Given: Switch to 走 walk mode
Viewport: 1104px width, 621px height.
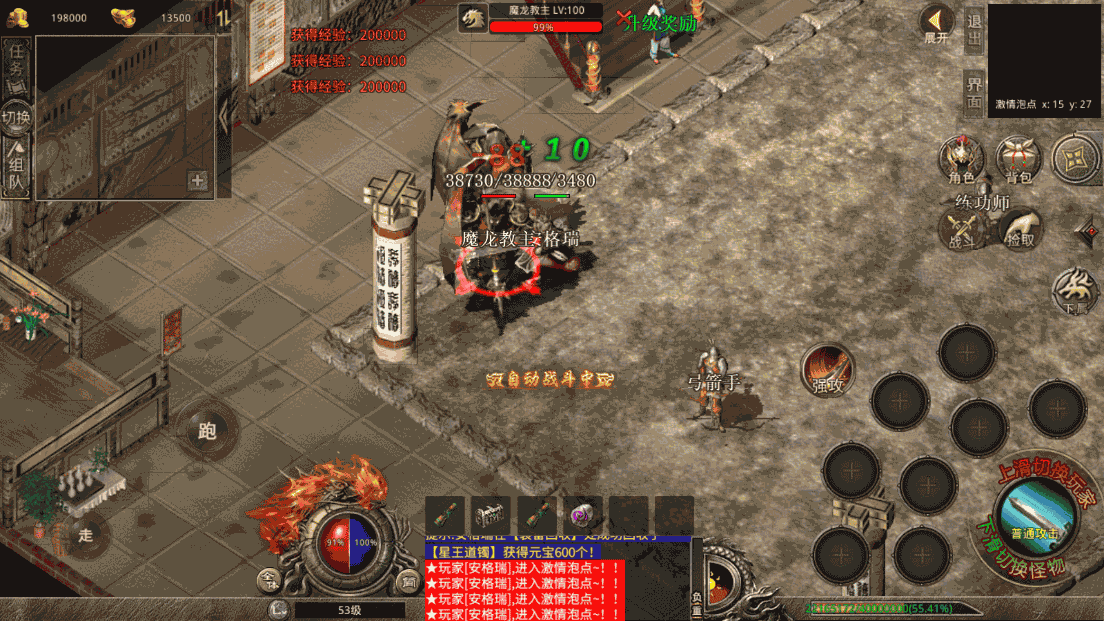Looking at the screenshot, I should 85,534.
